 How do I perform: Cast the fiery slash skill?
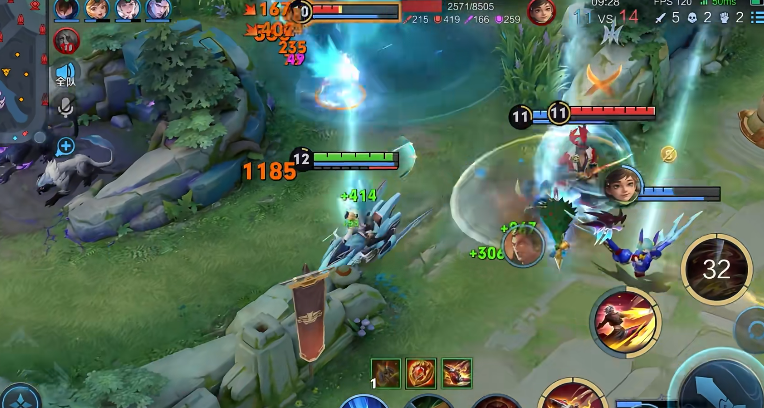coord(624,321)
